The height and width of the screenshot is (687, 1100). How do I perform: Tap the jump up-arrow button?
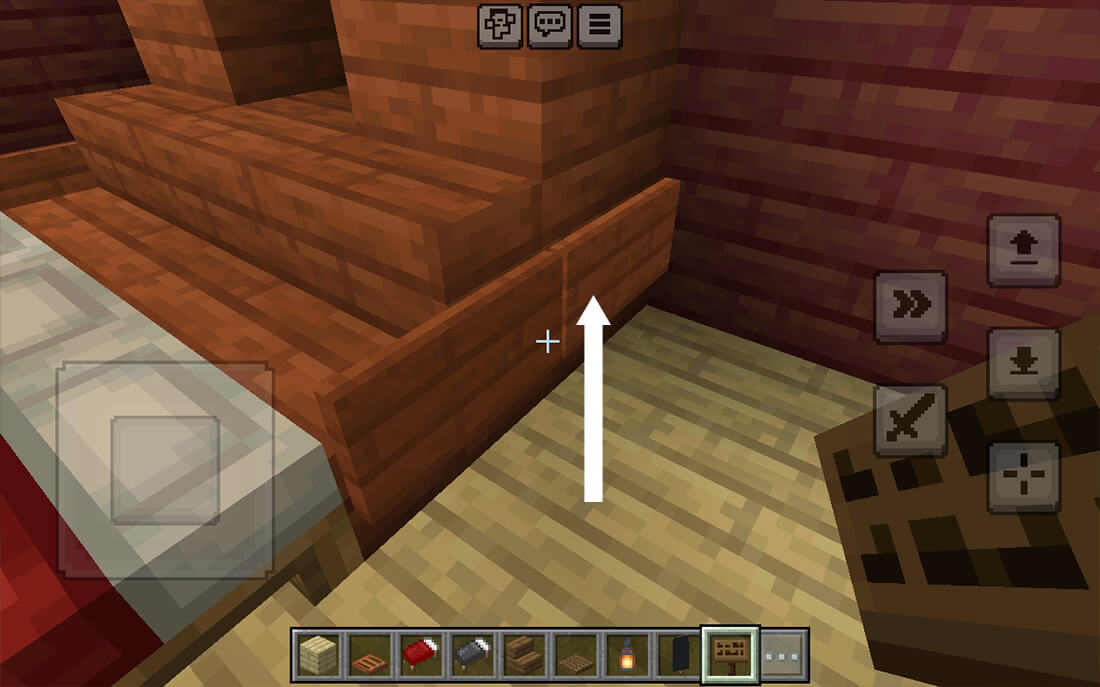[1023, 250]
